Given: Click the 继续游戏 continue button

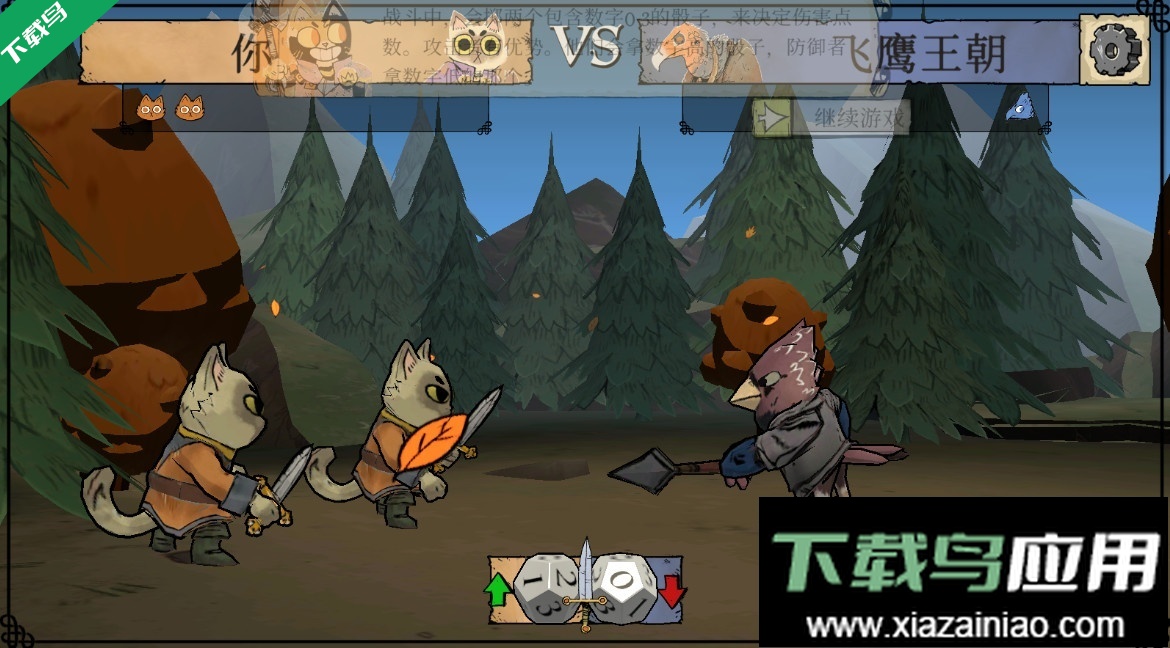Looking at the screenshot, I should [x=833, y=119].
